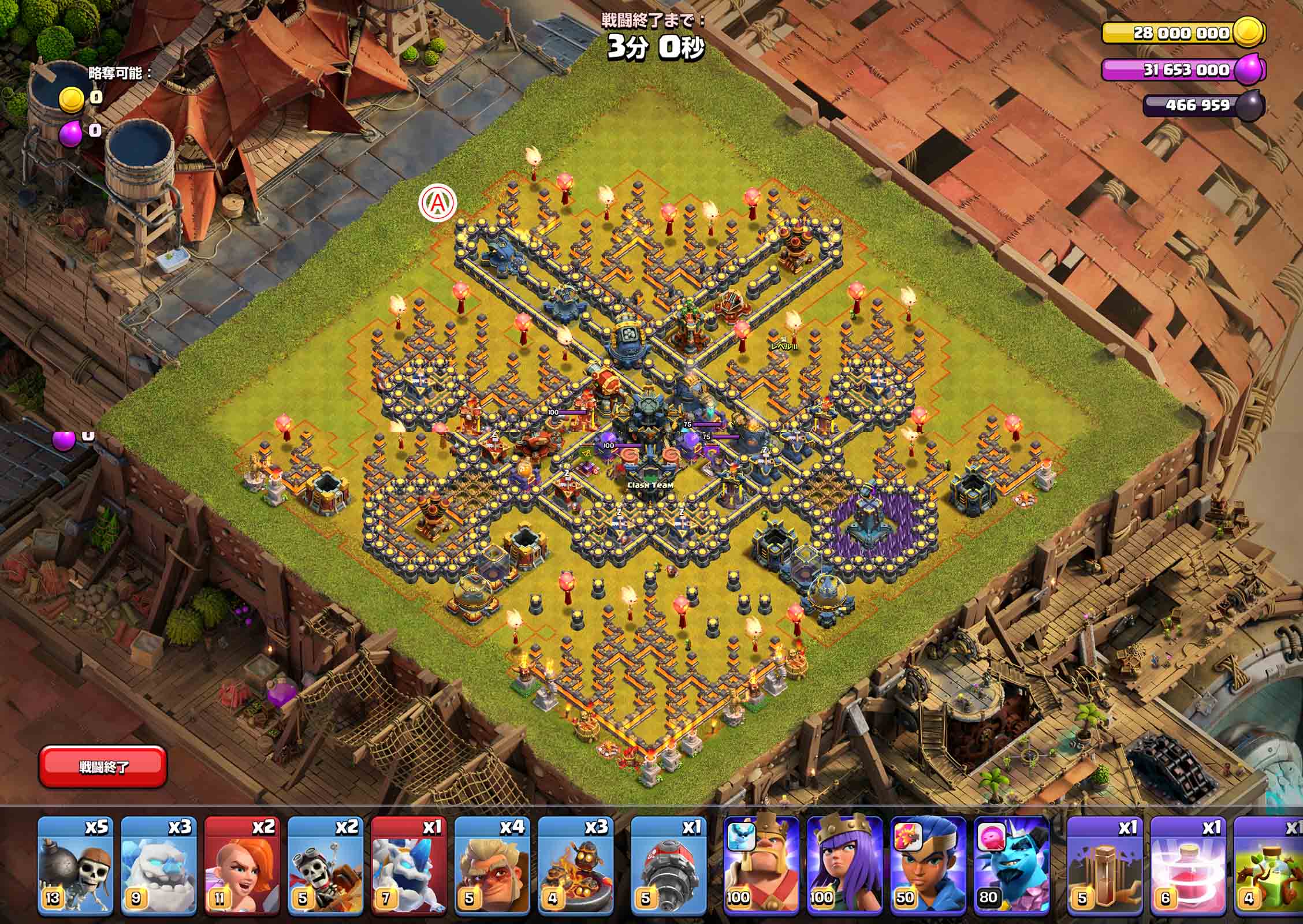End the battle with the red button
Screen dimensions: 1303x924
tap(103, 766)
